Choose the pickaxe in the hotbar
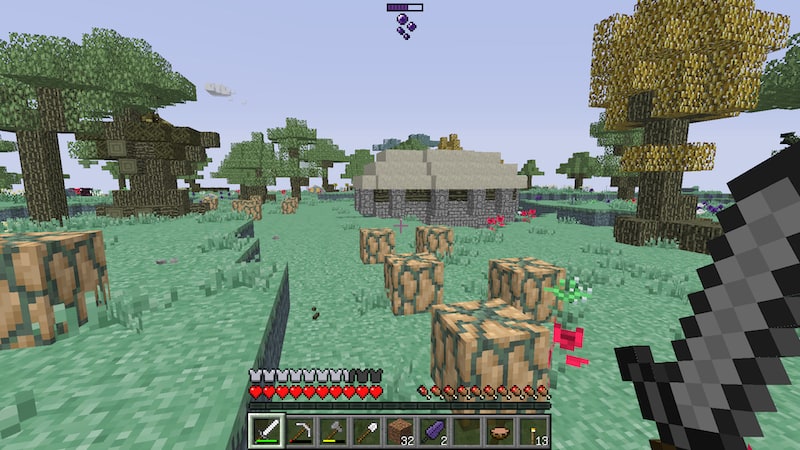800x450 pixels. coord(299,432)
